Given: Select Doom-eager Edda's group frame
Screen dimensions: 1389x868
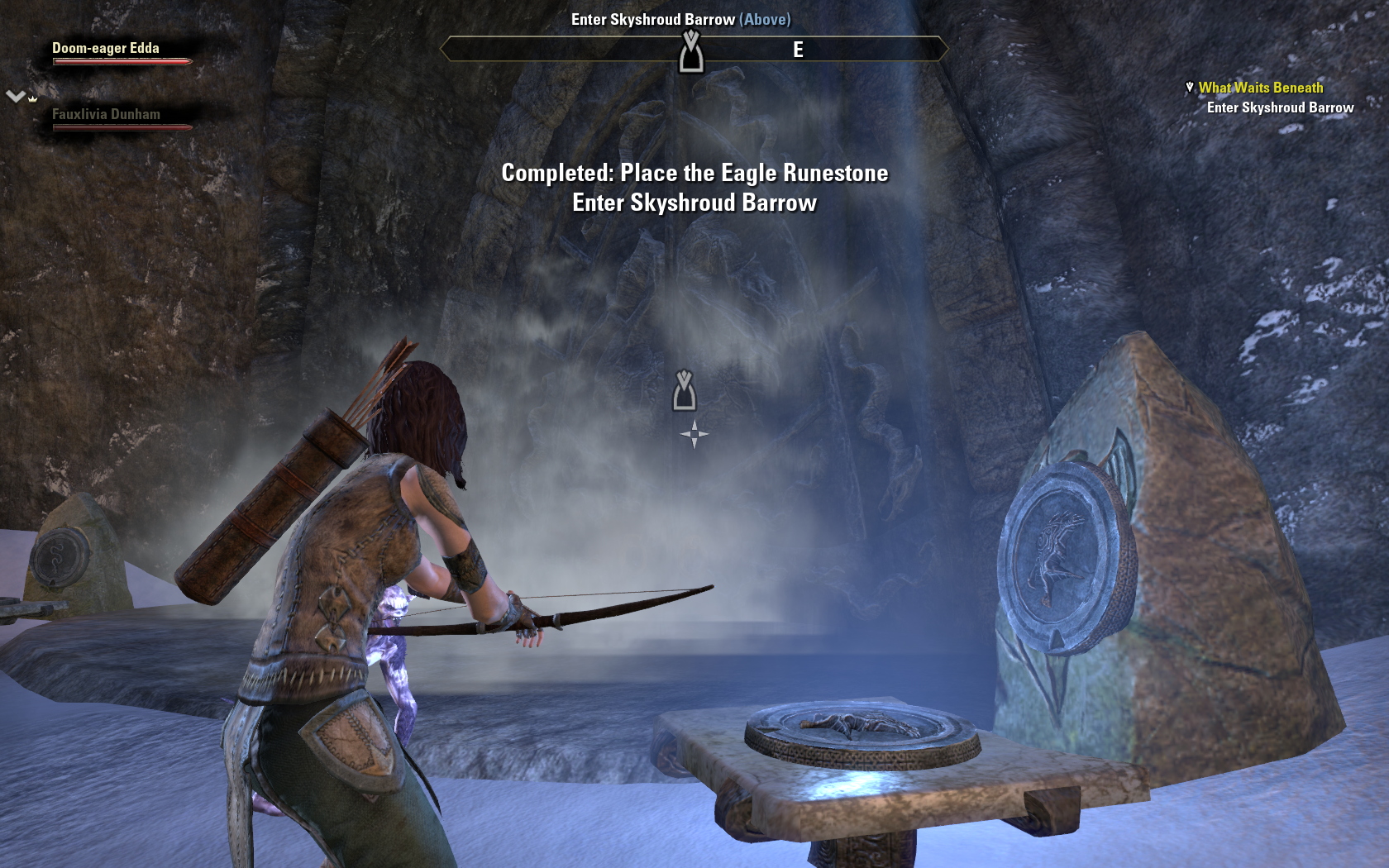Looking at the screenshot, I should [107, 51].
